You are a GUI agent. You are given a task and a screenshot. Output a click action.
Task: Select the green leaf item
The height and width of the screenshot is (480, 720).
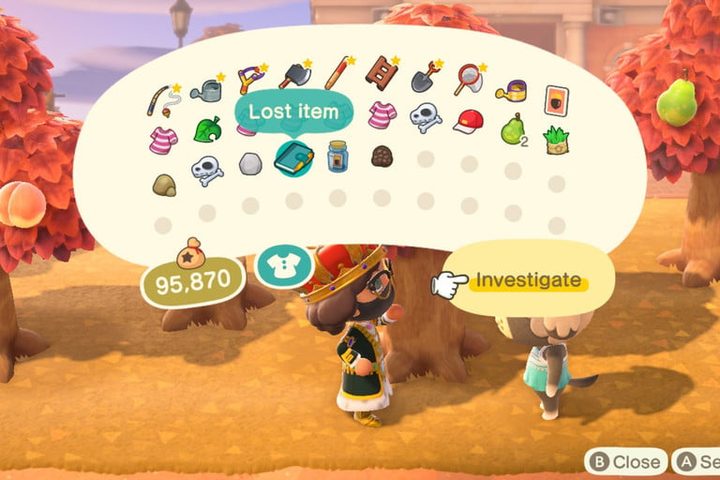click(207, 129)
